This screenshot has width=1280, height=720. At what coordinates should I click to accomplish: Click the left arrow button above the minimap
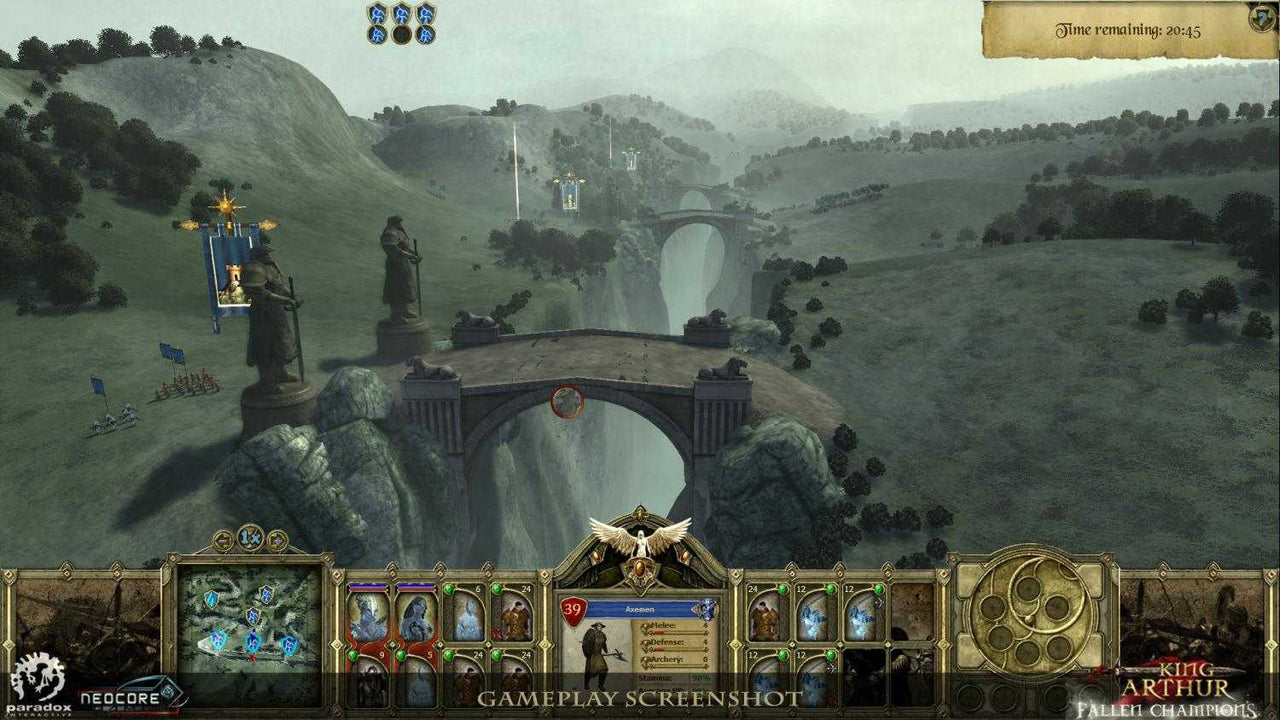[224, 539]
